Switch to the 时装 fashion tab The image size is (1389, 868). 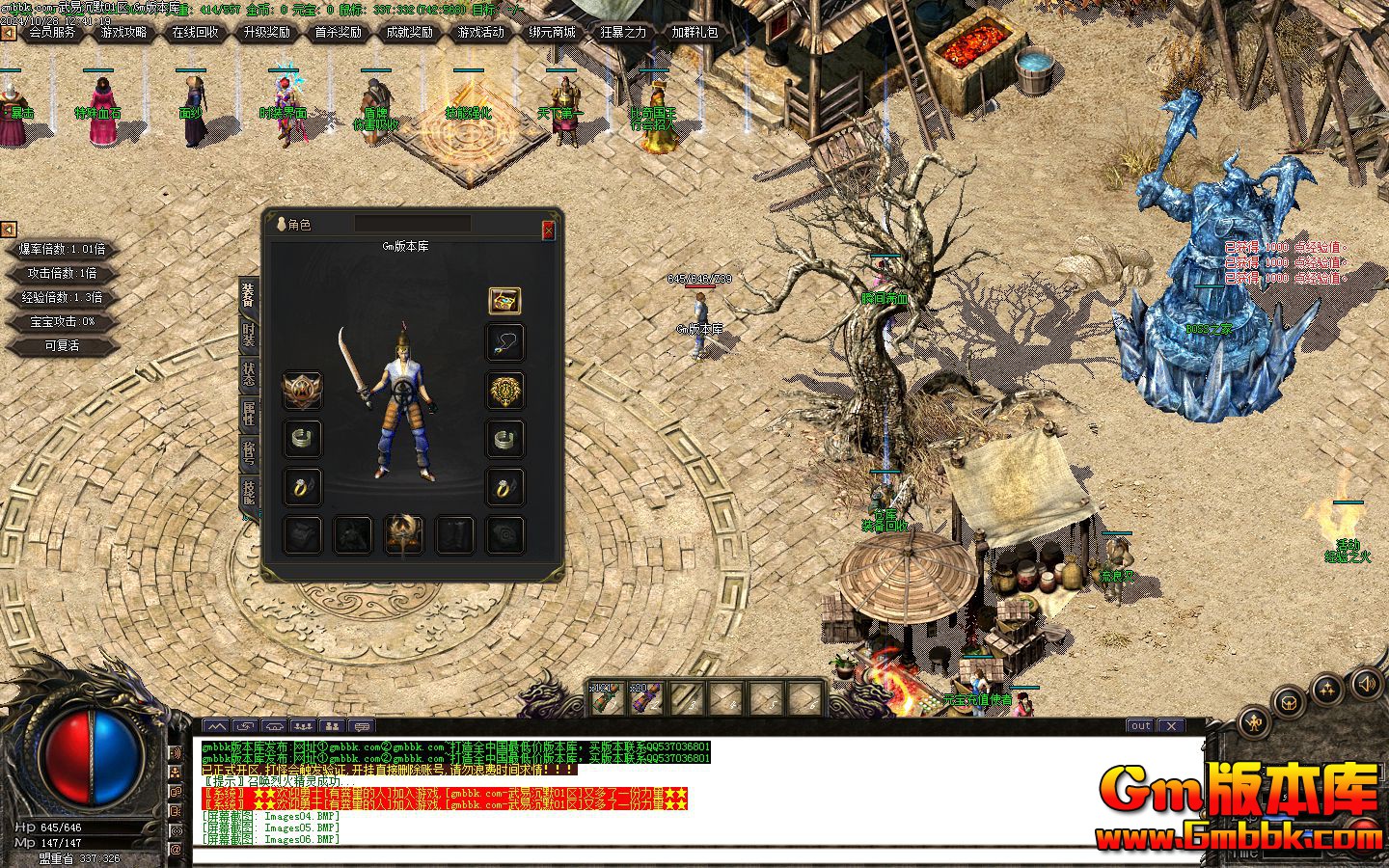click(x=248, y=335)
